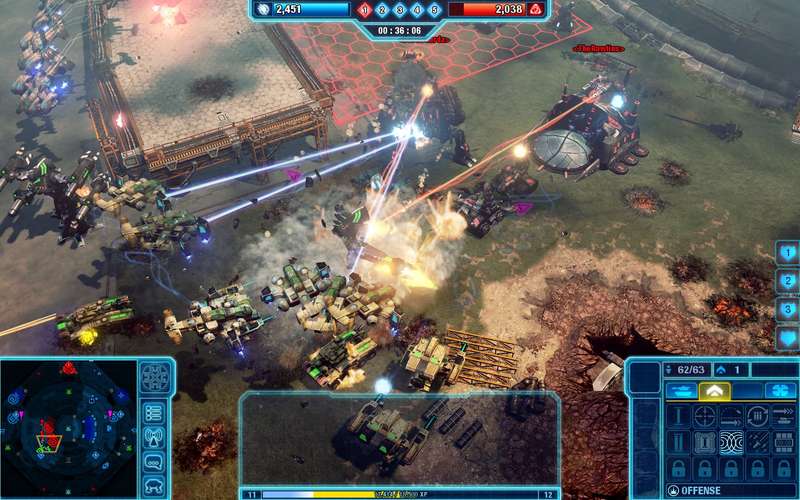Image resolution: width=800 pixels, height=500 pixels.
Task: Select numbered objective node 1 in top bar
Action: tap(365, 10)
